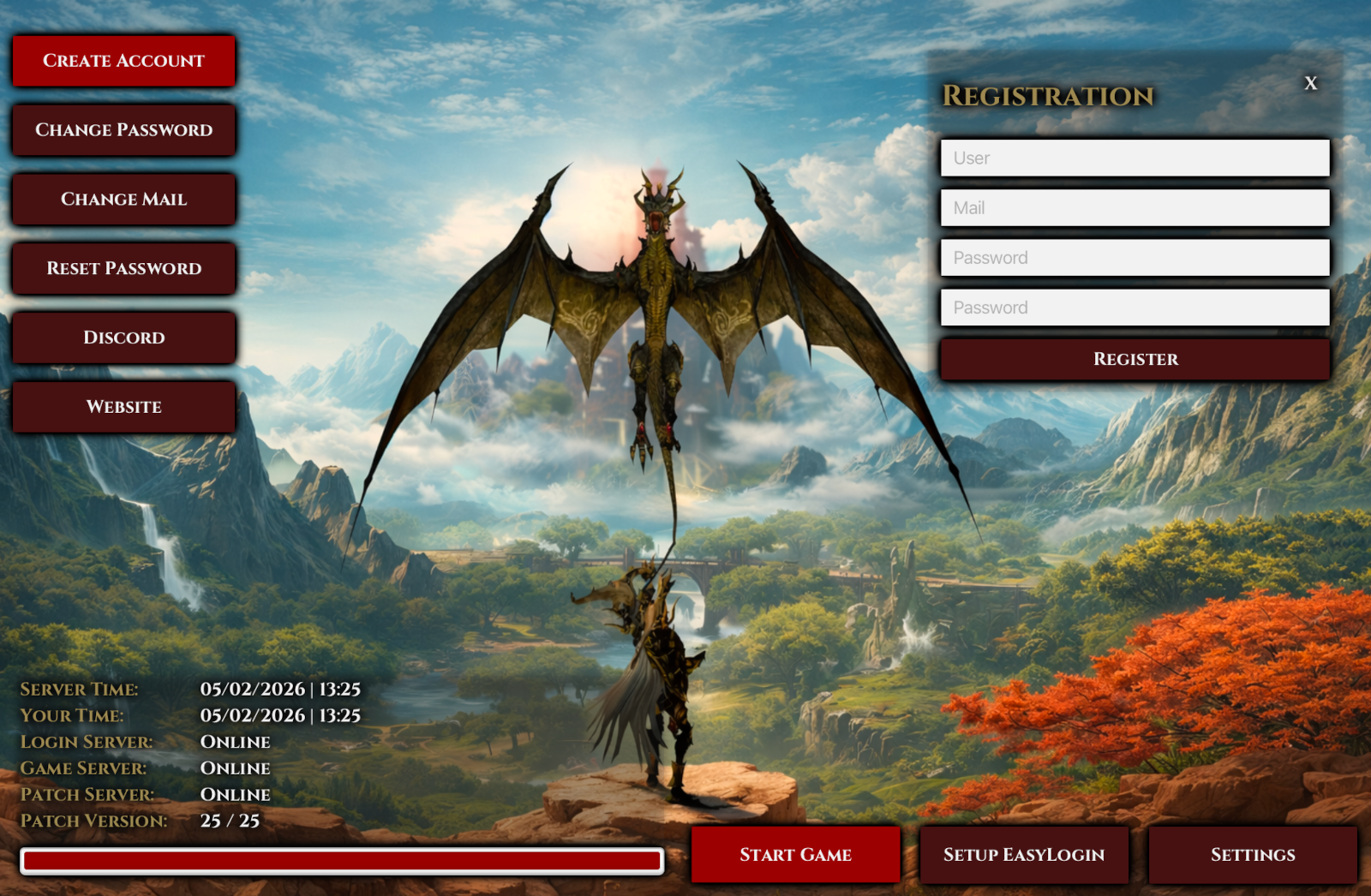
Task: Select the Change Mail option
Action: pos(123,200)
